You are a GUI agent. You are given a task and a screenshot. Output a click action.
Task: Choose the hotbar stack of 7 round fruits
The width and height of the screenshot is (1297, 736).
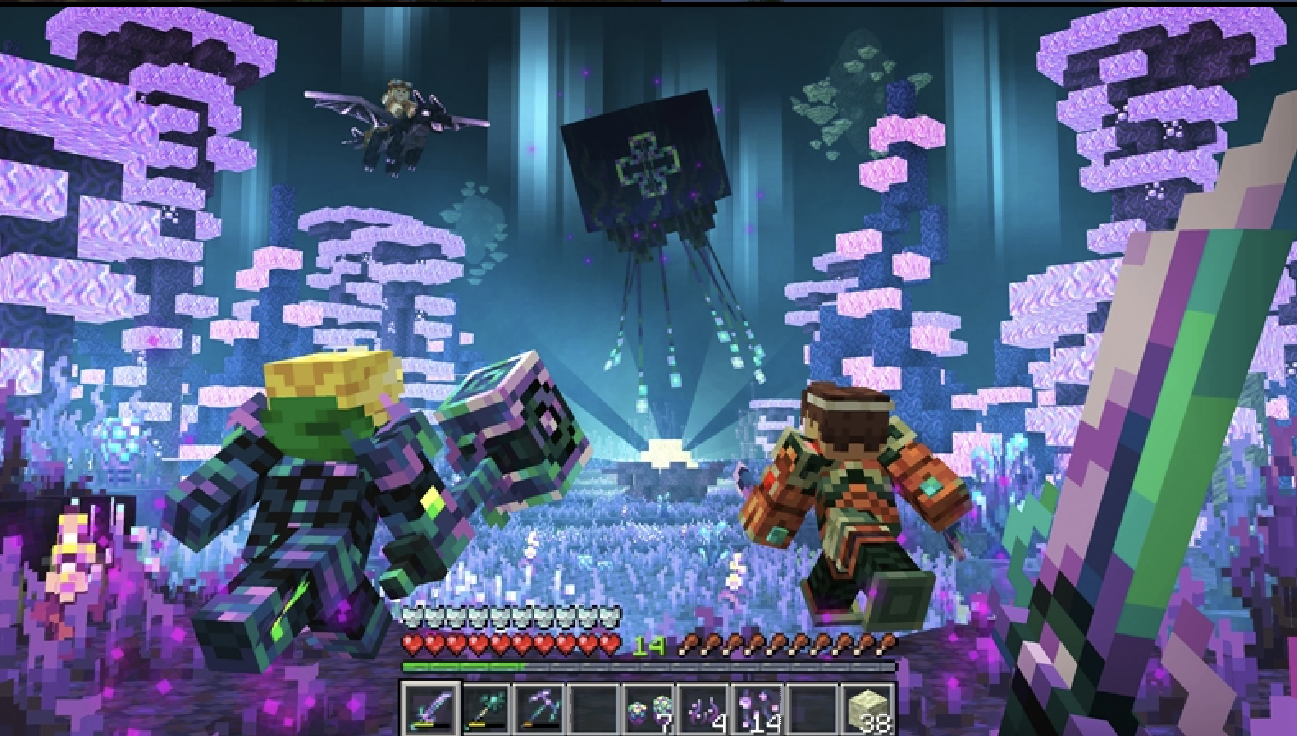click(648, 708)
